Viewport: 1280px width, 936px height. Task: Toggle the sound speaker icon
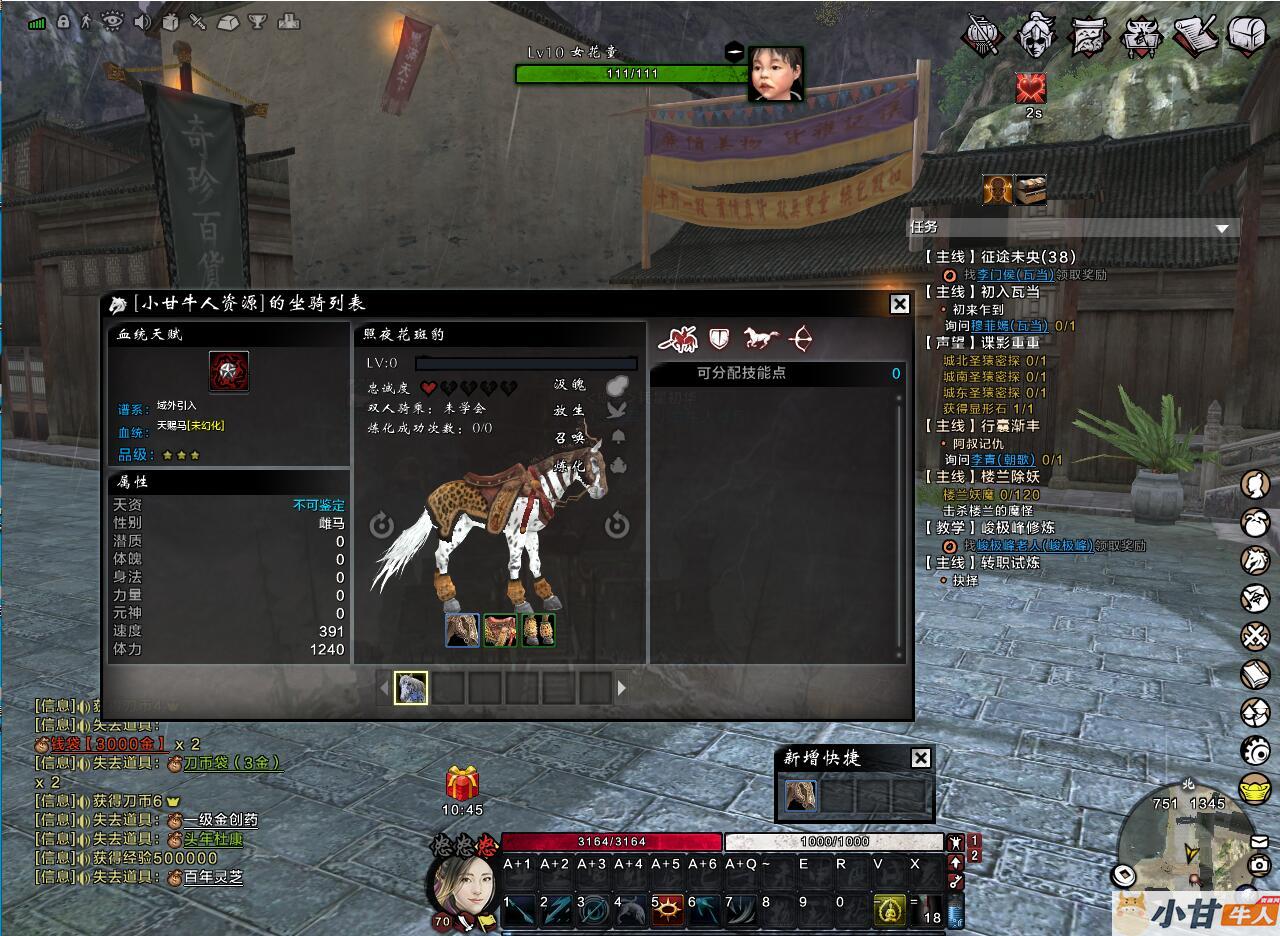click(141, 20)
